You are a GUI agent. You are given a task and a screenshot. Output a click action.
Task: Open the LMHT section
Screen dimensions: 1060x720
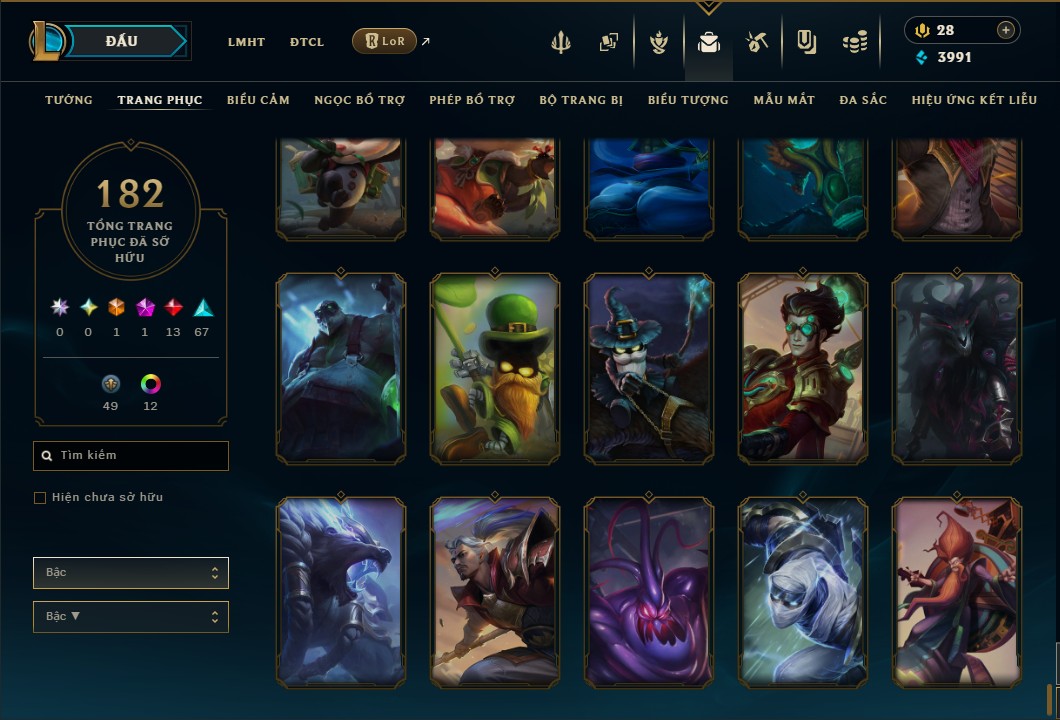(246, 42)
